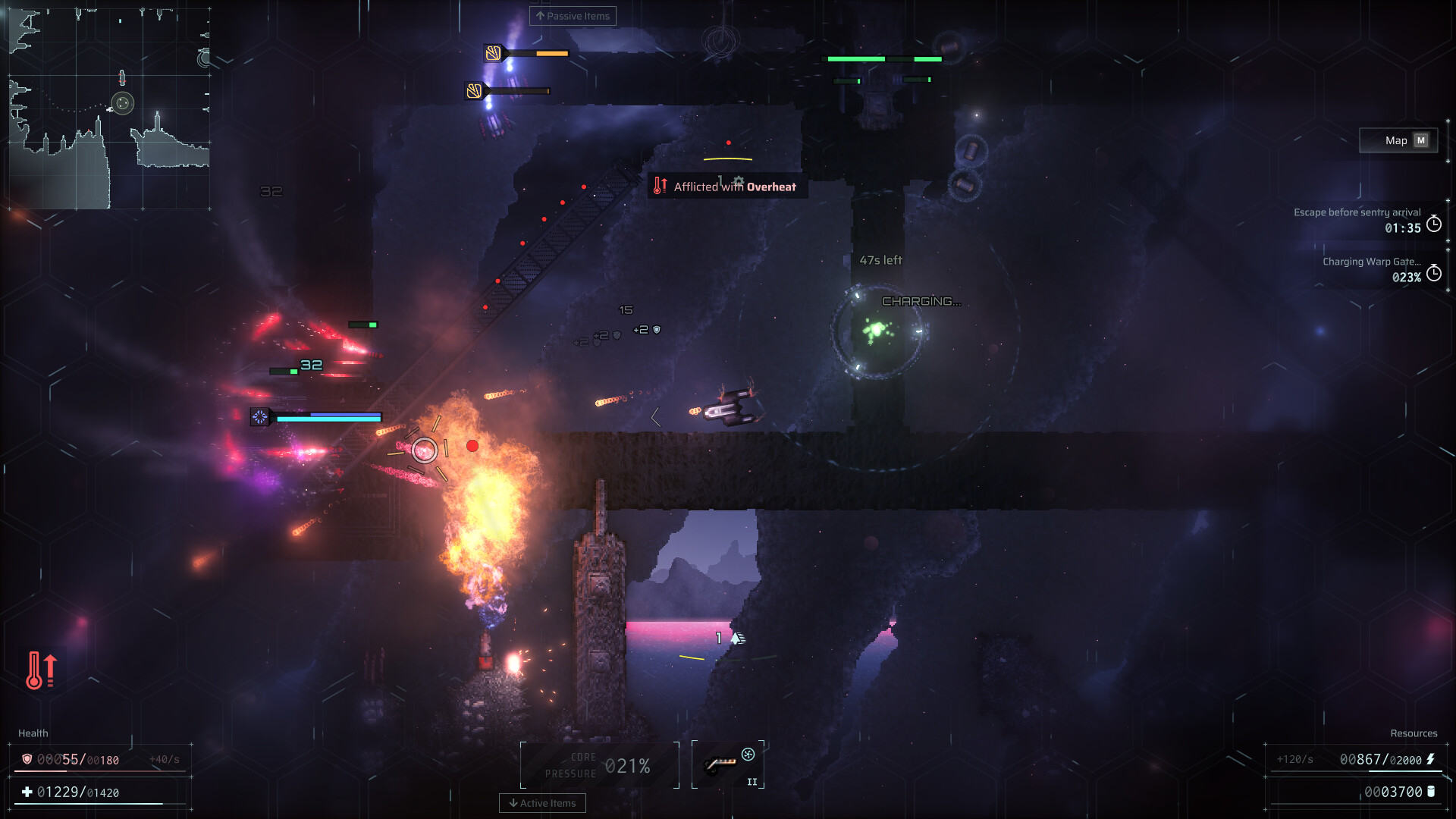The image size is (1456, 819).
Task: Click the blue turret icon on the cyan health bar
Action: coord(261,416)
